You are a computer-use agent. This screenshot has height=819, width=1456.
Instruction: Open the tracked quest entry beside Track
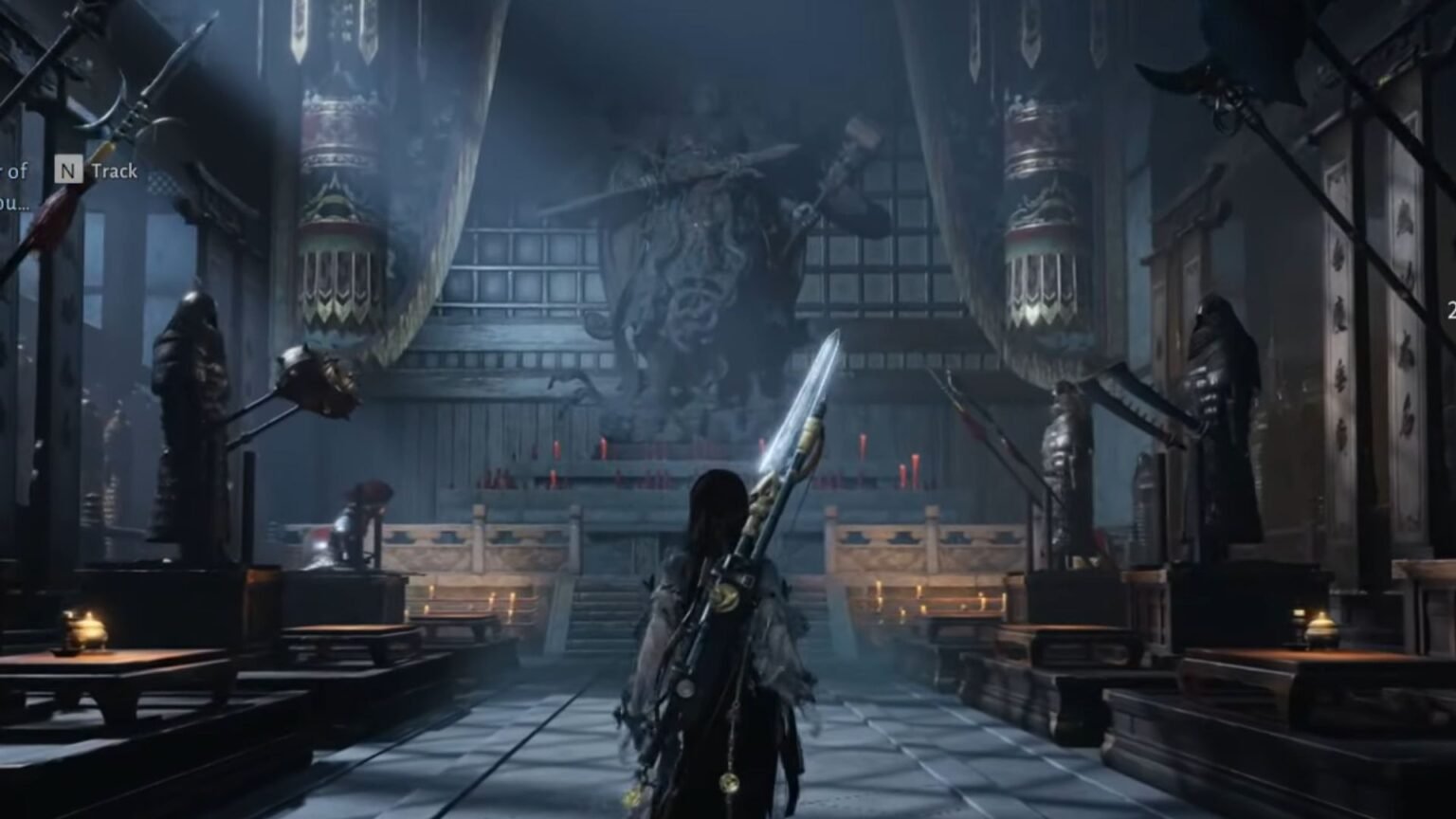pyautogui.click(x=16, y=186)
